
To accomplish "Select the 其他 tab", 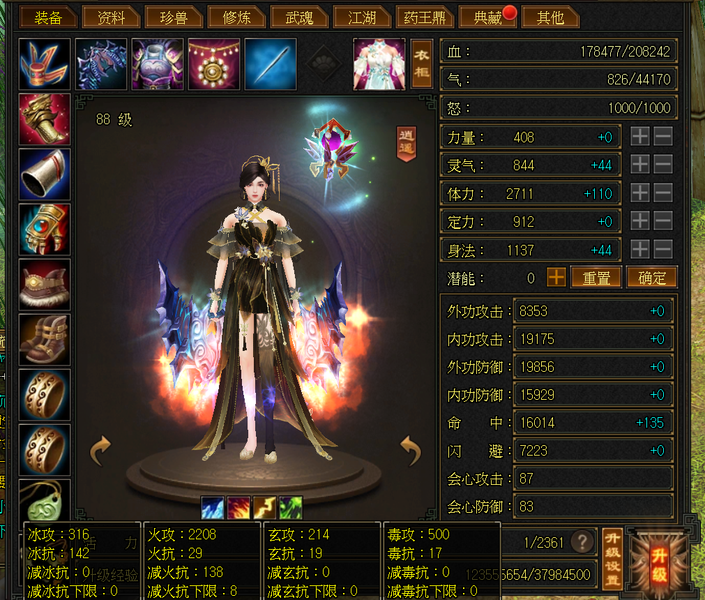I will pyautogui.click(x=550, y=17).
